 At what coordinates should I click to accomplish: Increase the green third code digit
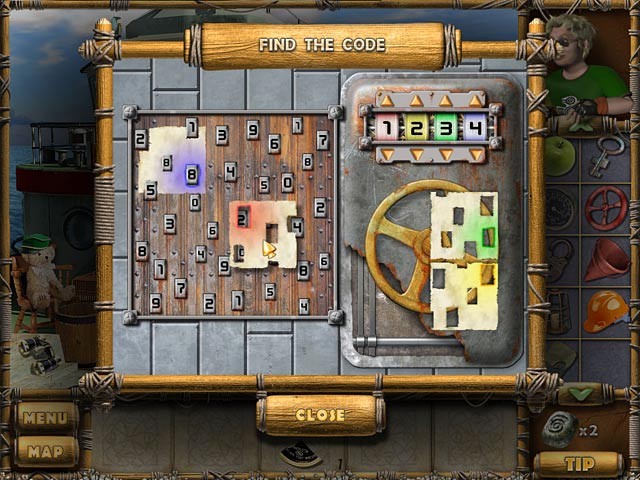click(447, 101)
